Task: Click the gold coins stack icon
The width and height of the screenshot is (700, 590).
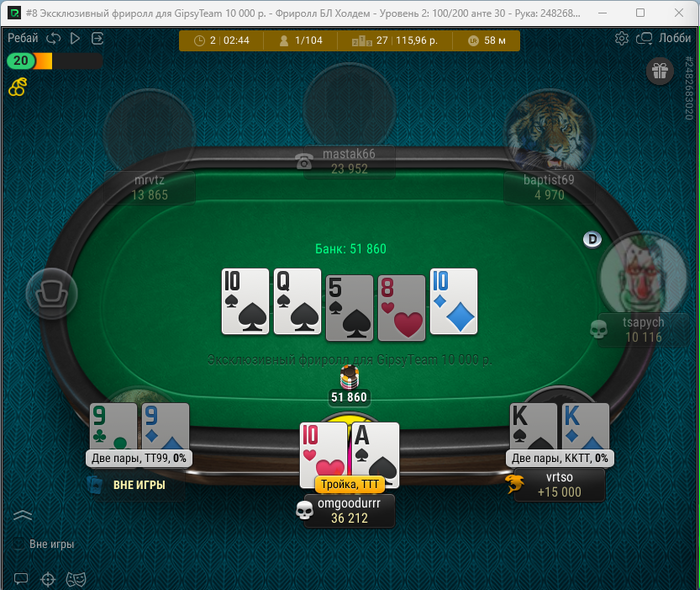Action: click(x=17, y=87)
